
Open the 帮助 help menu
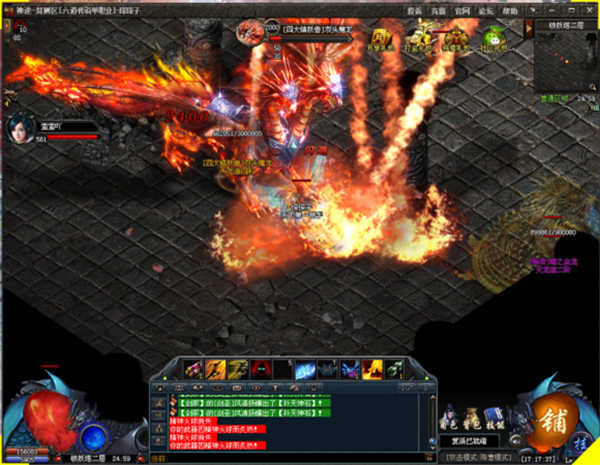click(510, 10)
